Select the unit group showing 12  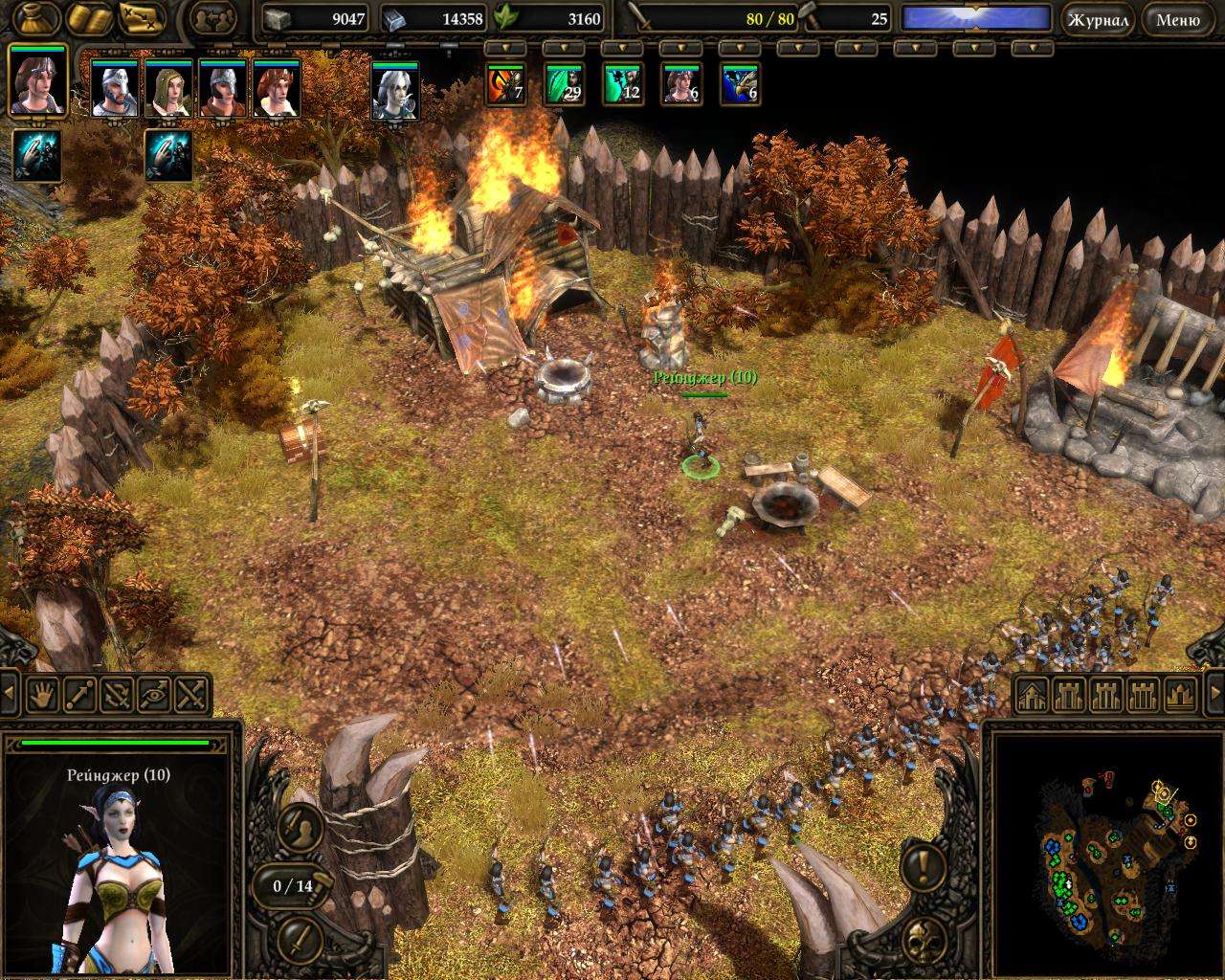click(x=622, y=83)
